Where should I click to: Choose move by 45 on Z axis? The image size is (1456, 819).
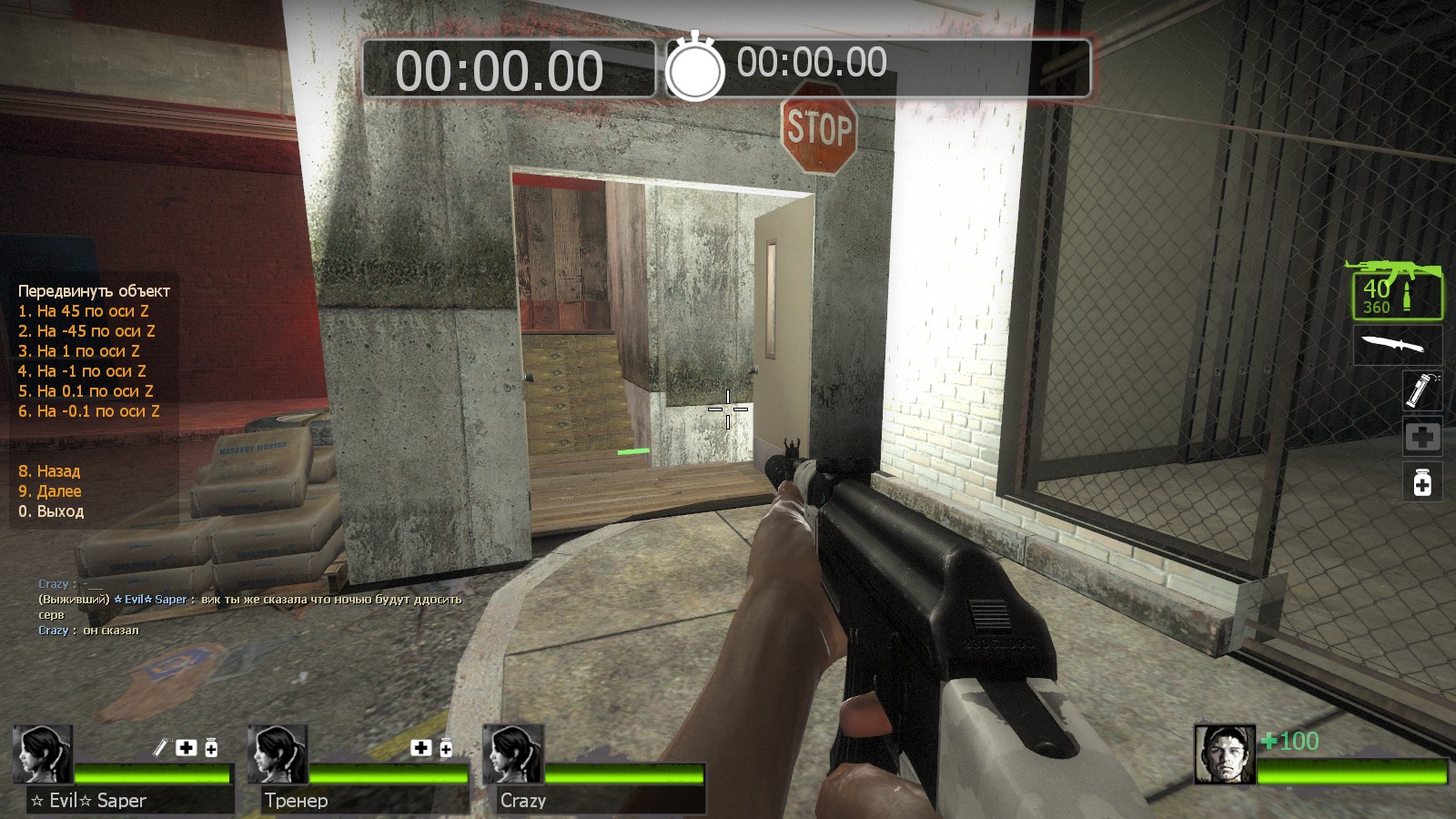84,311
